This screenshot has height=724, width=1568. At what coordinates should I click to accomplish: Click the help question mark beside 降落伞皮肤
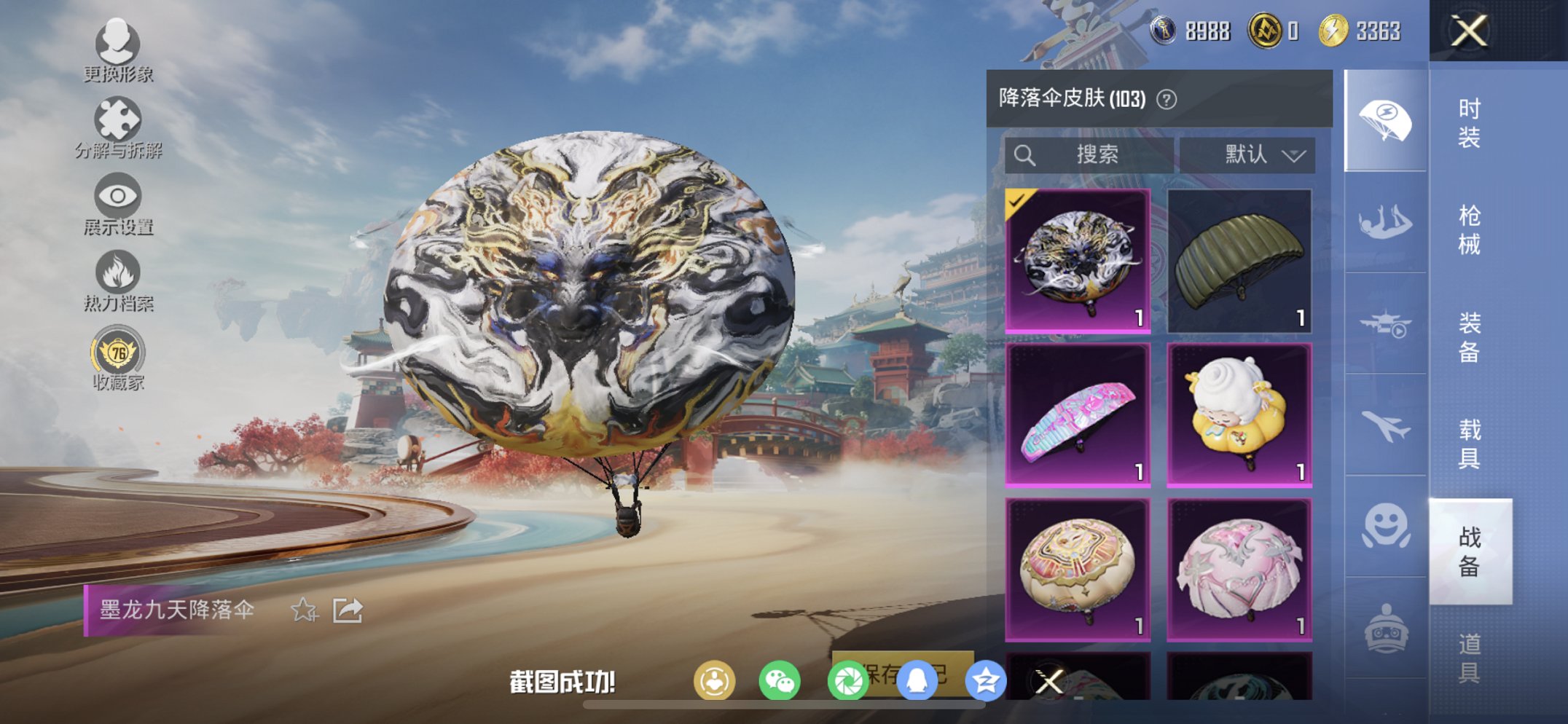[x=1167, y=100]
